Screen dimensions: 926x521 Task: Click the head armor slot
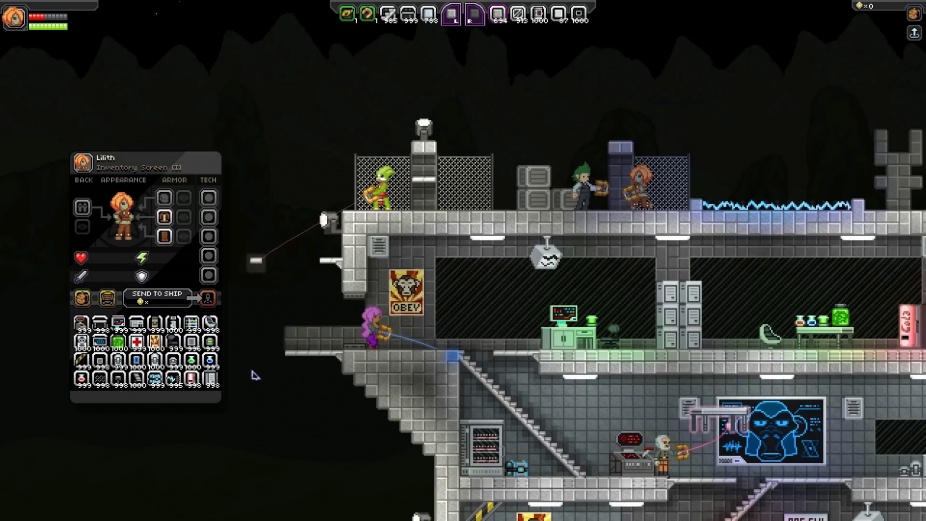164,198
